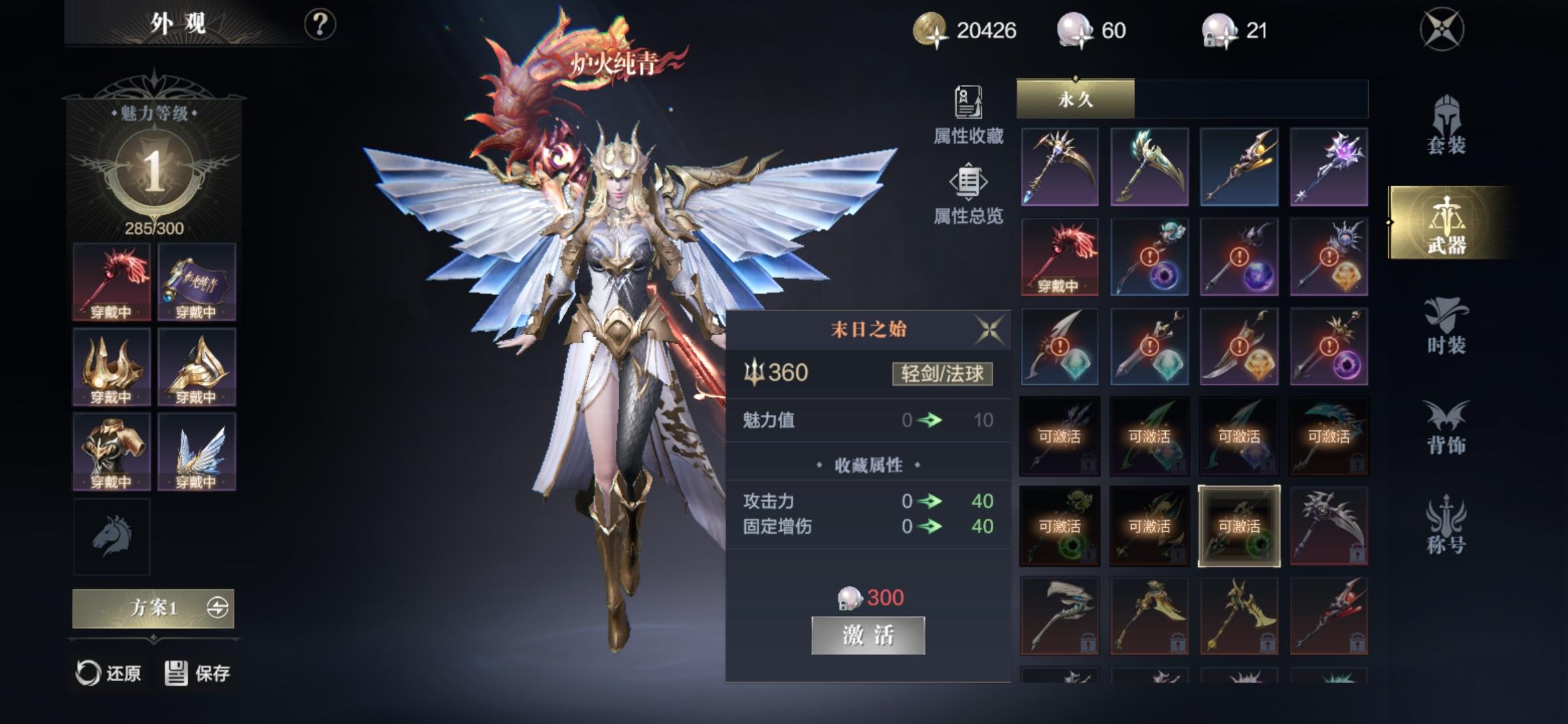Select the 武器 category tab
The image size is (1568, 724).
coord(1446,223)
